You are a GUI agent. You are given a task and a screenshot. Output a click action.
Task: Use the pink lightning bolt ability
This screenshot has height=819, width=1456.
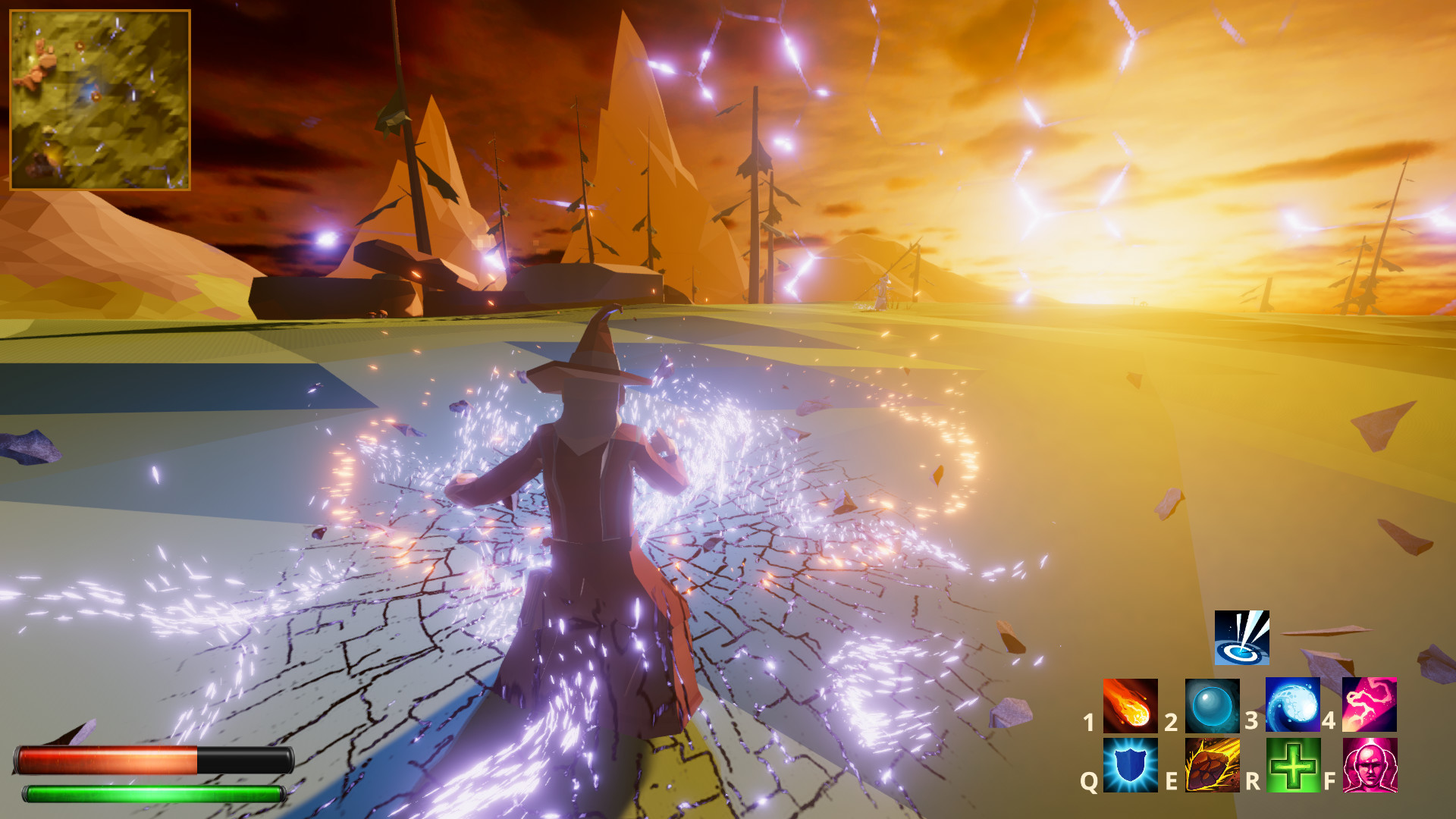point(1370,705)
